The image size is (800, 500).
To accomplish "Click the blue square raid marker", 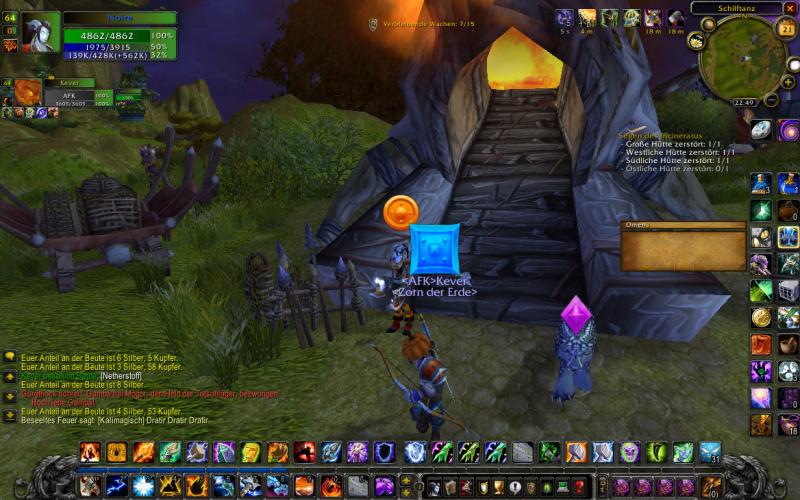I will click(434, 249).
